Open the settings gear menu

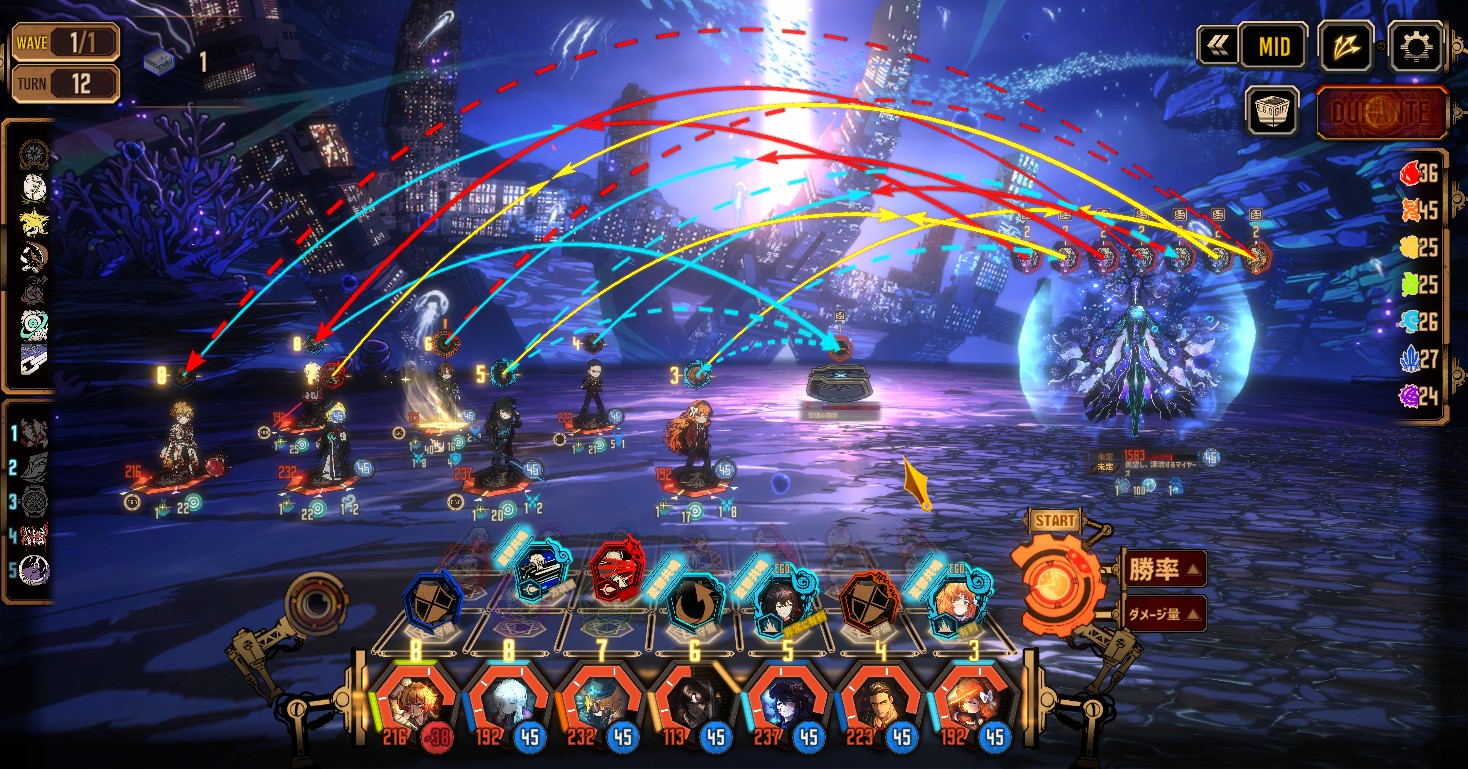tap(1416, 45)
